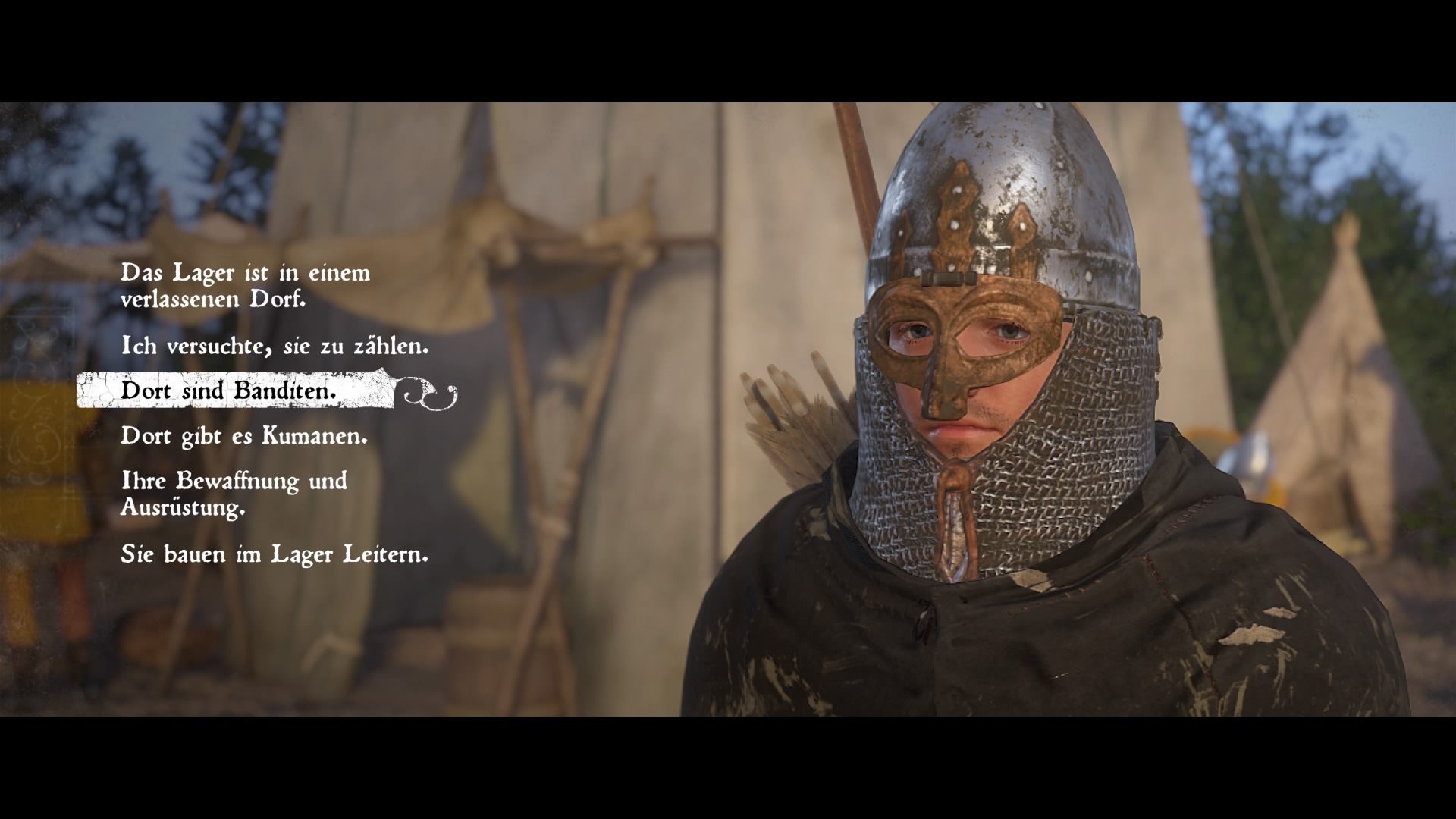Screen dimensions: 1456x819
Task: Choose 'Das Lager ist in einem verlassenen Dorf.'
Action: (x=243, y=287)
